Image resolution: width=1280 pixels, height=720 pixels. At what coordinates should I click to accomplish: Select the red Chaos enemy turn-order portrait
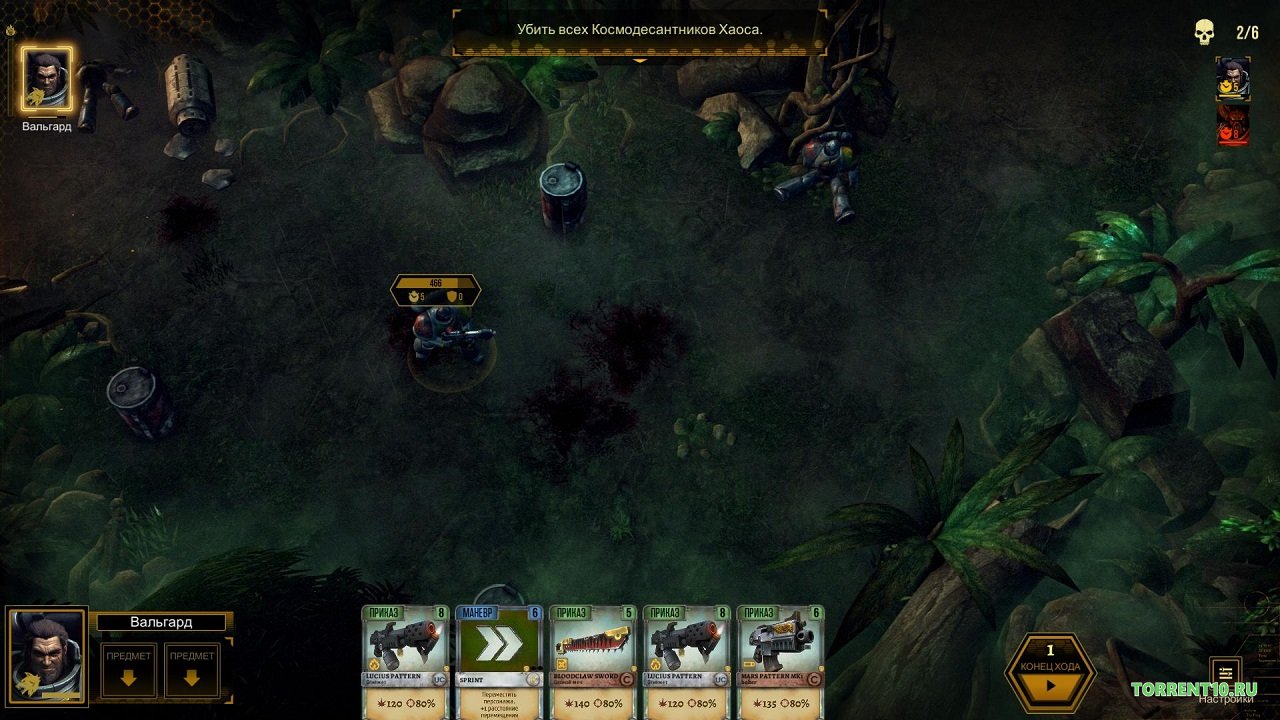pos(1233,124)
